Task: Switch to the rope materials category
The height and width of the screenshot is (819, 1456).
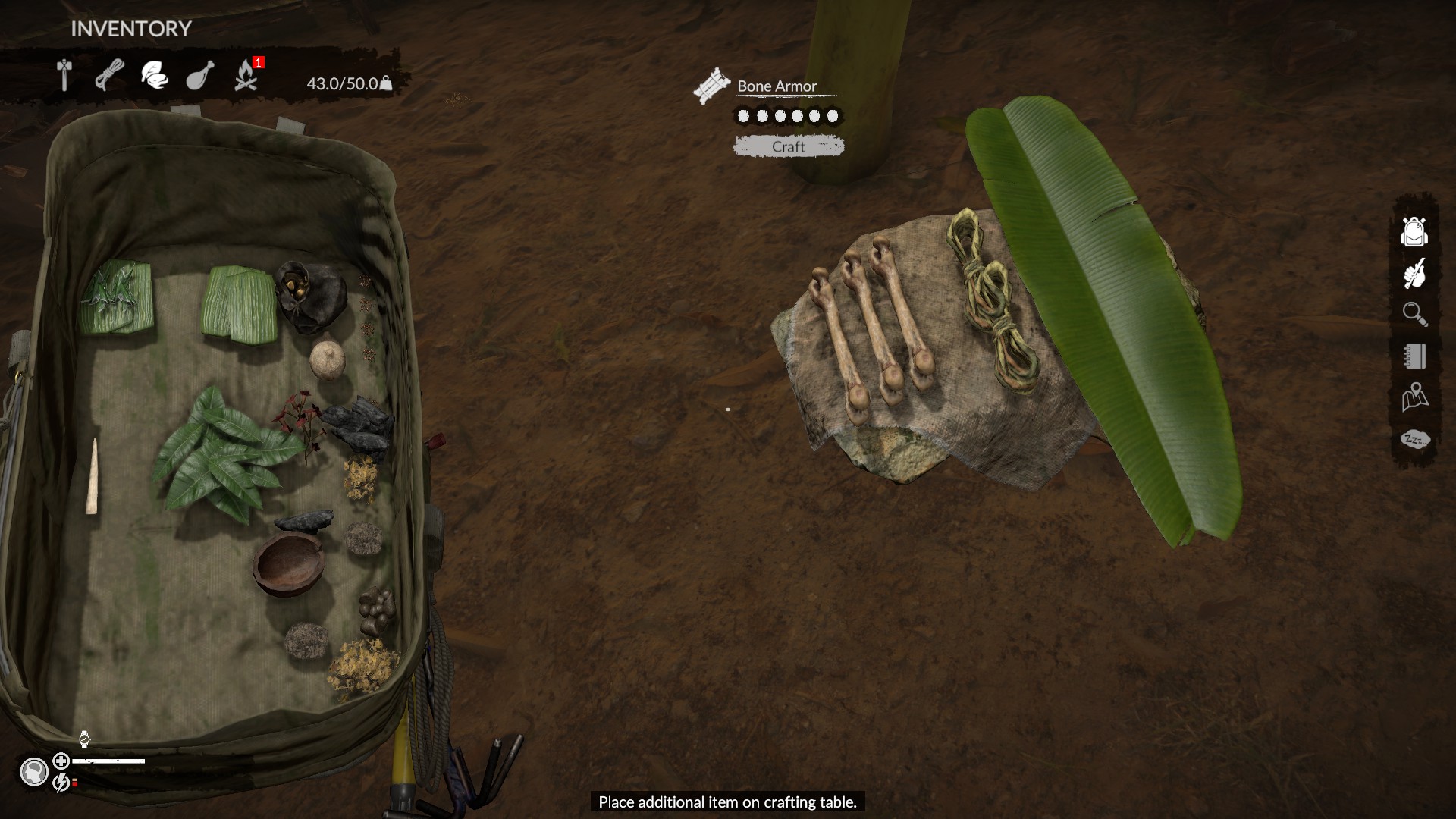Action: (x=110, y=76)
